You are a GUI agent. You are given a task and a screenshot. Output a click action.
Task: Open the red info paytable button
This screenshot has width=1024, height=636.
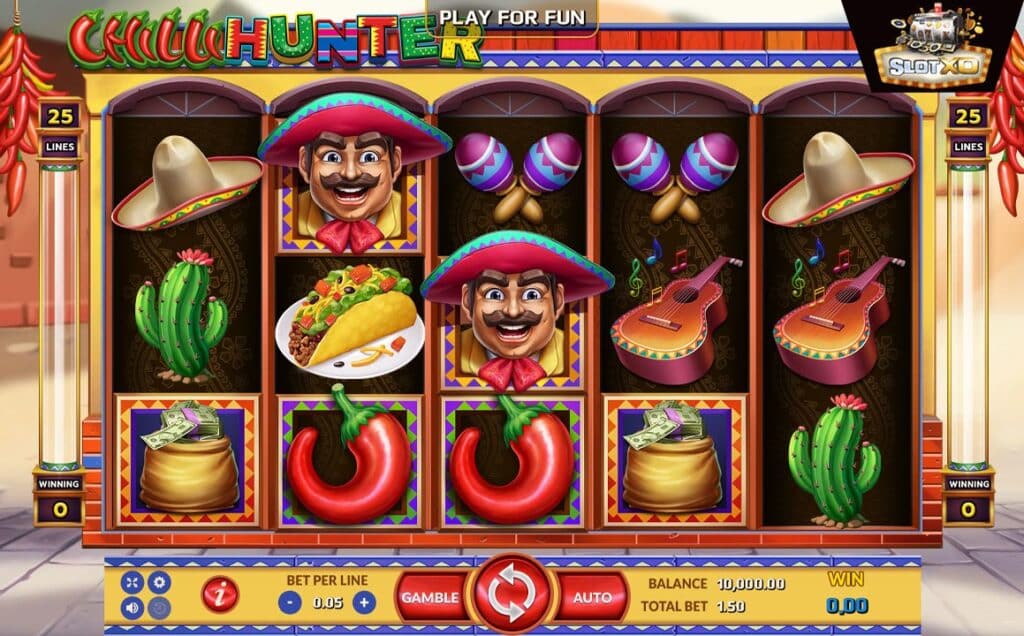(x=219, y=596)
